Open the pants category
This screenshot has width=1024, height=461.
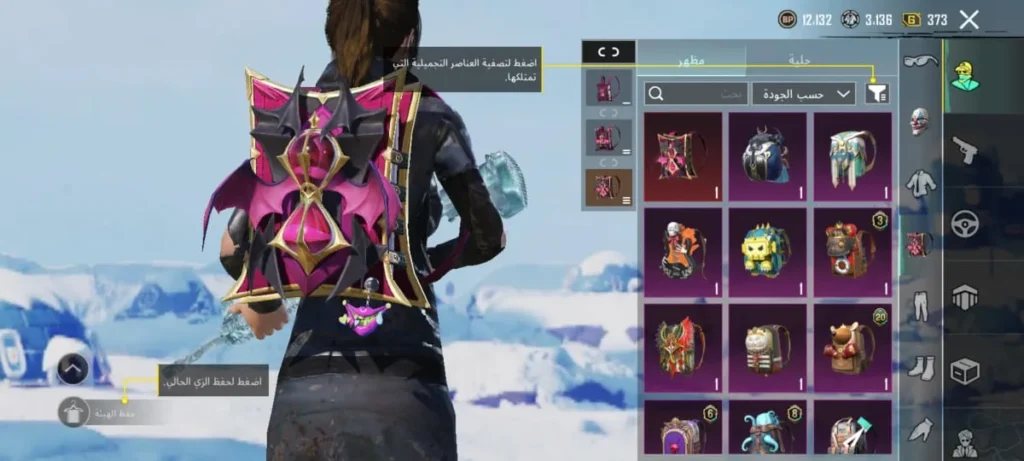[920, 305]
